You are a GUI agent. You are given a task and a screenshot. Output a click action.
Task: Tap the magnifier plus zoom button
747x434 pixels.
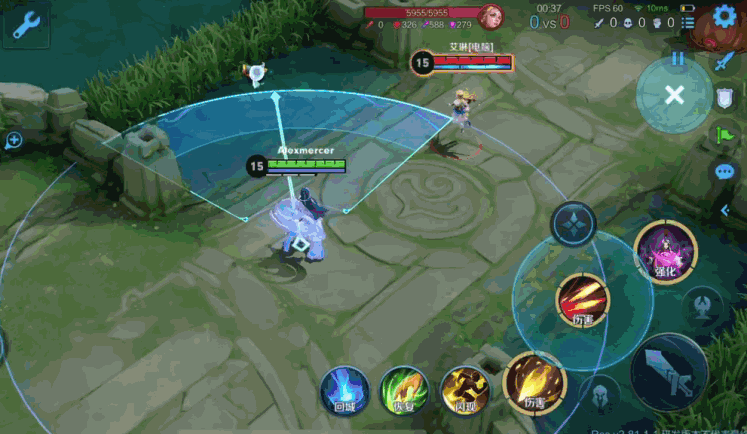pos(13,141)
